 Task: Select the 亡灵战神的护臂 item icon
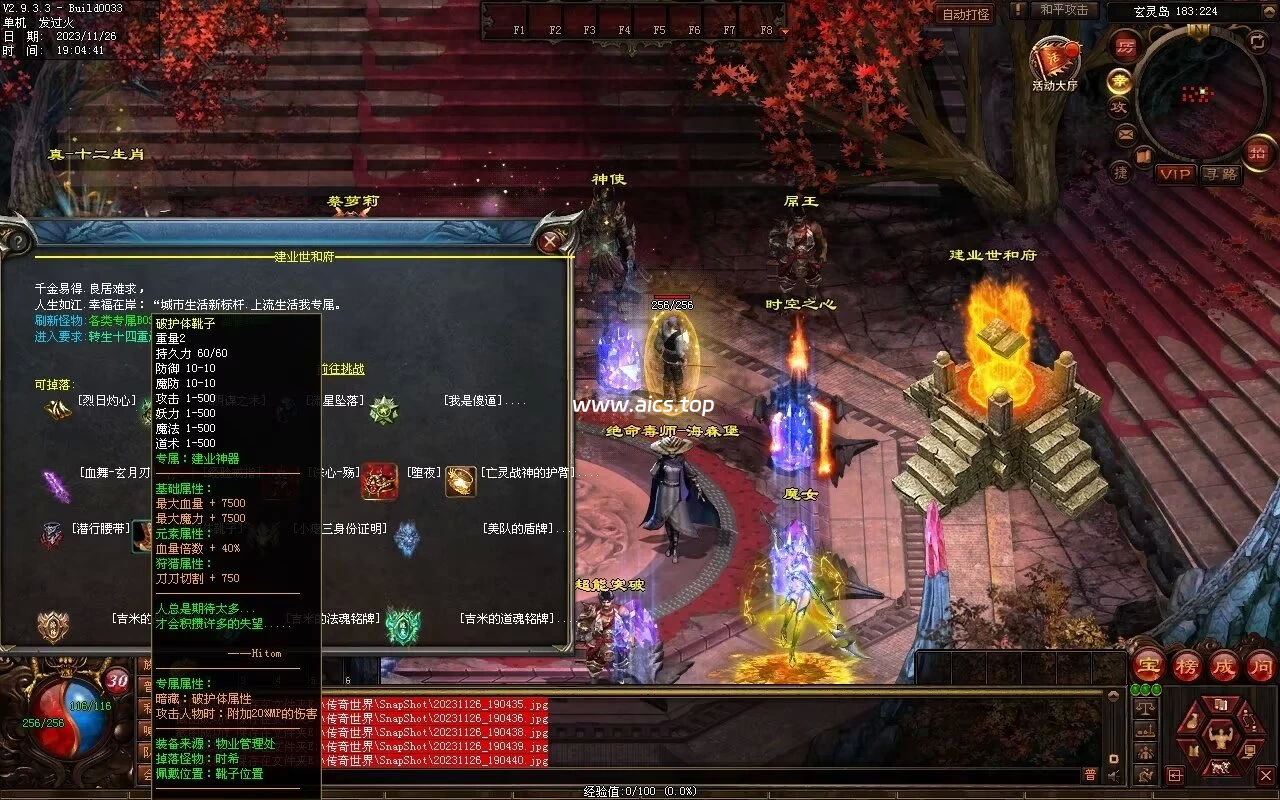[x=460, y=481]
